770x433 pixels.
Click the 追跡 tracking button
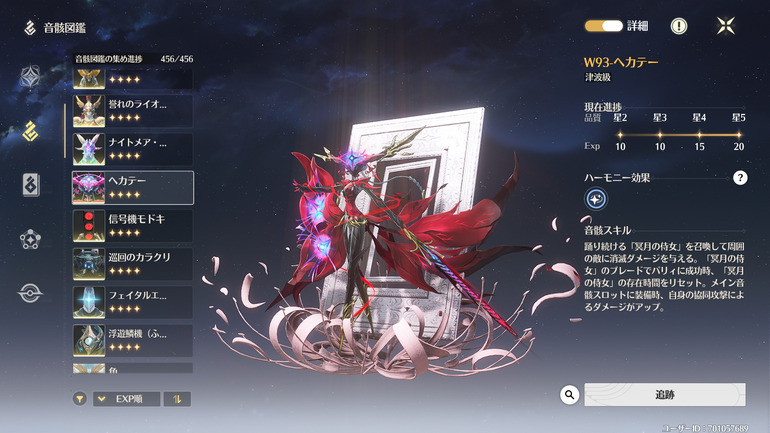[x=664, y=395]
